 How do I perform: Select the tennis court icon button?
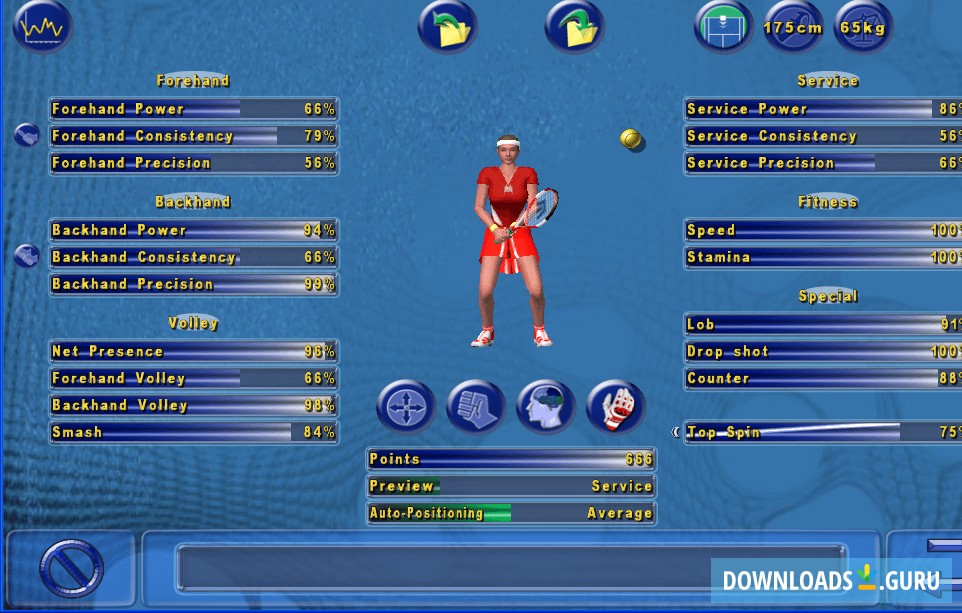pos(724,27)
